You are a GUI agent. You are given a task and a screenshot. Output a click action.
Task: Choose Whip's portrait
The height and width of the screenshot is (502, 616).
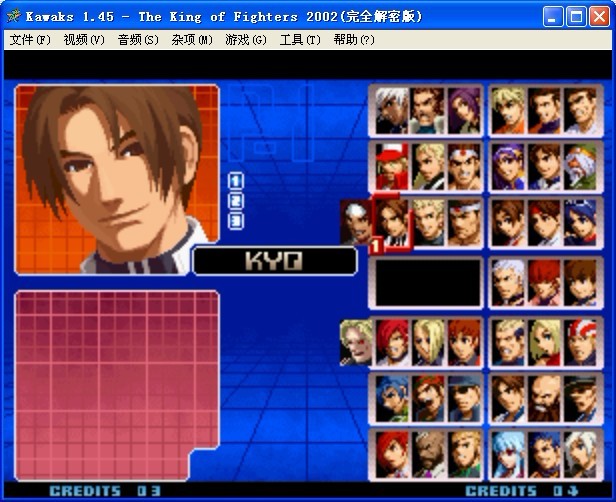coord(464,110)
